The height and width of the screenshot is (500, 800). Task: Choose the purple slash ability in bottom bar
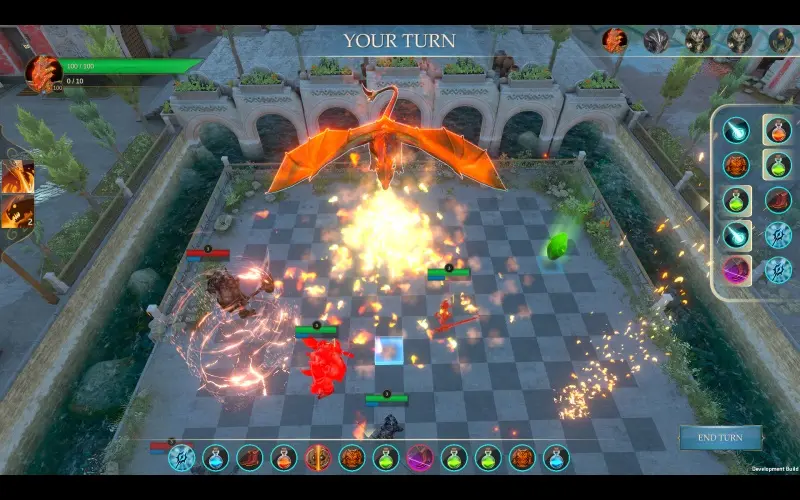pos(420,458)
